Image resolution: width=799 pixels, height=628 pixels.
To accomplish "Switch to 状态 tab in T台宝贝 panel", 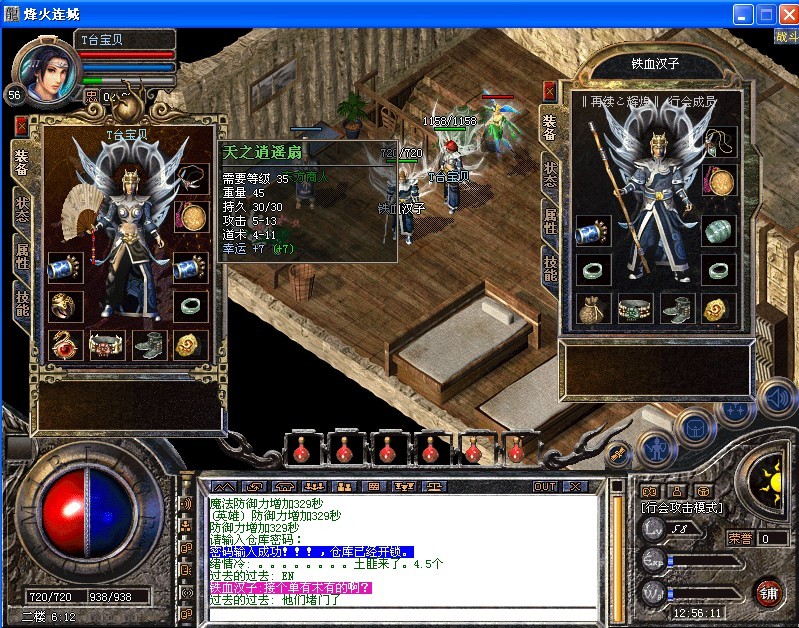I will pyautogui.click(x=22, y=209).
